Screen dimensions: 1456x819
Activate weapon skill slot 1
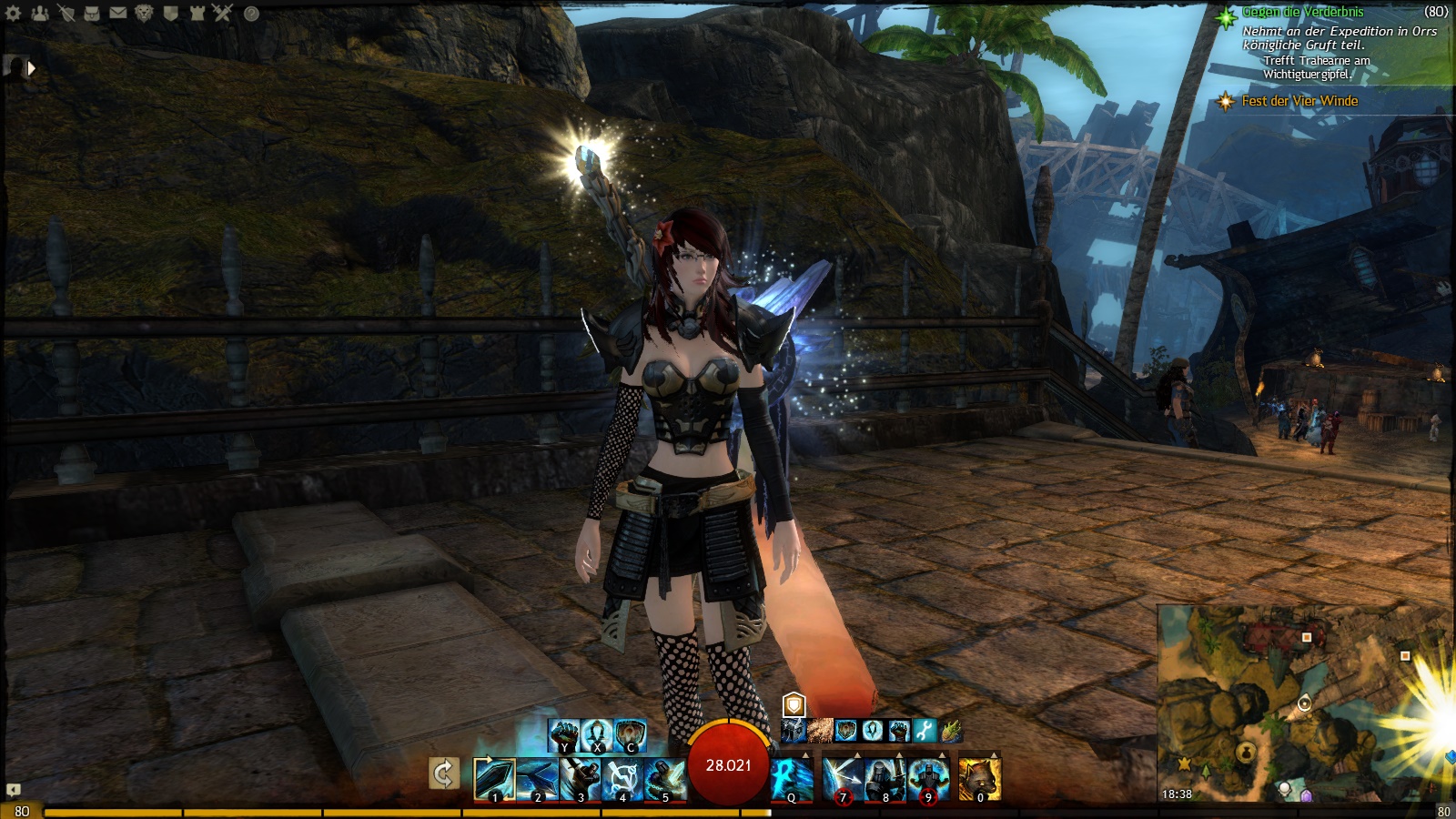point(494,780)
